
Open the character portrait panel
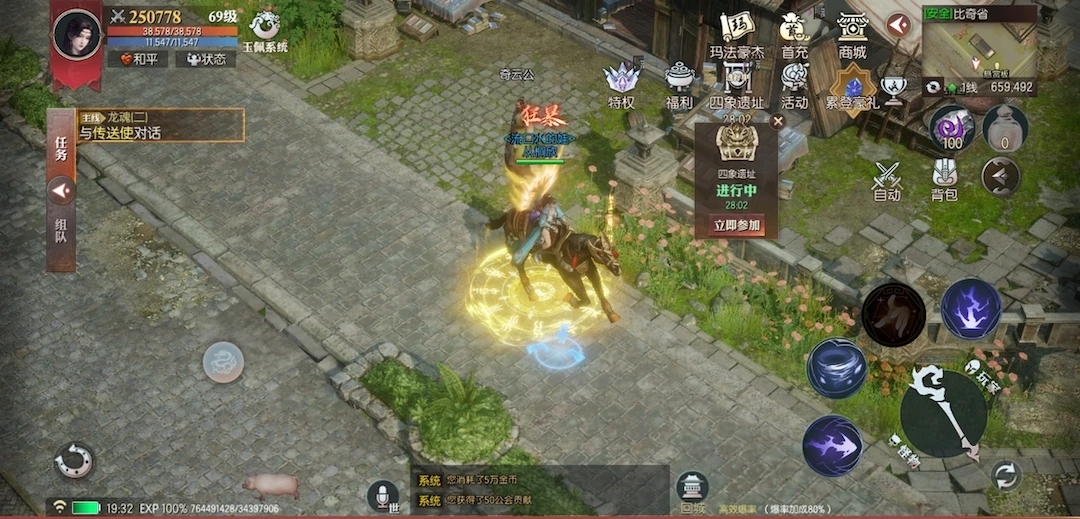[77, 35]
